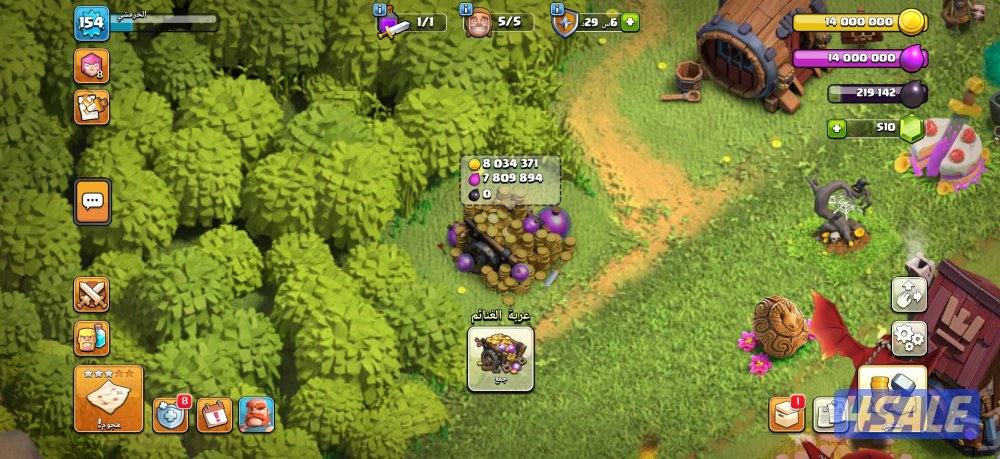Screen dimensions: 1000x459
Task: Open the gear settings button
Action: point(909,338)
